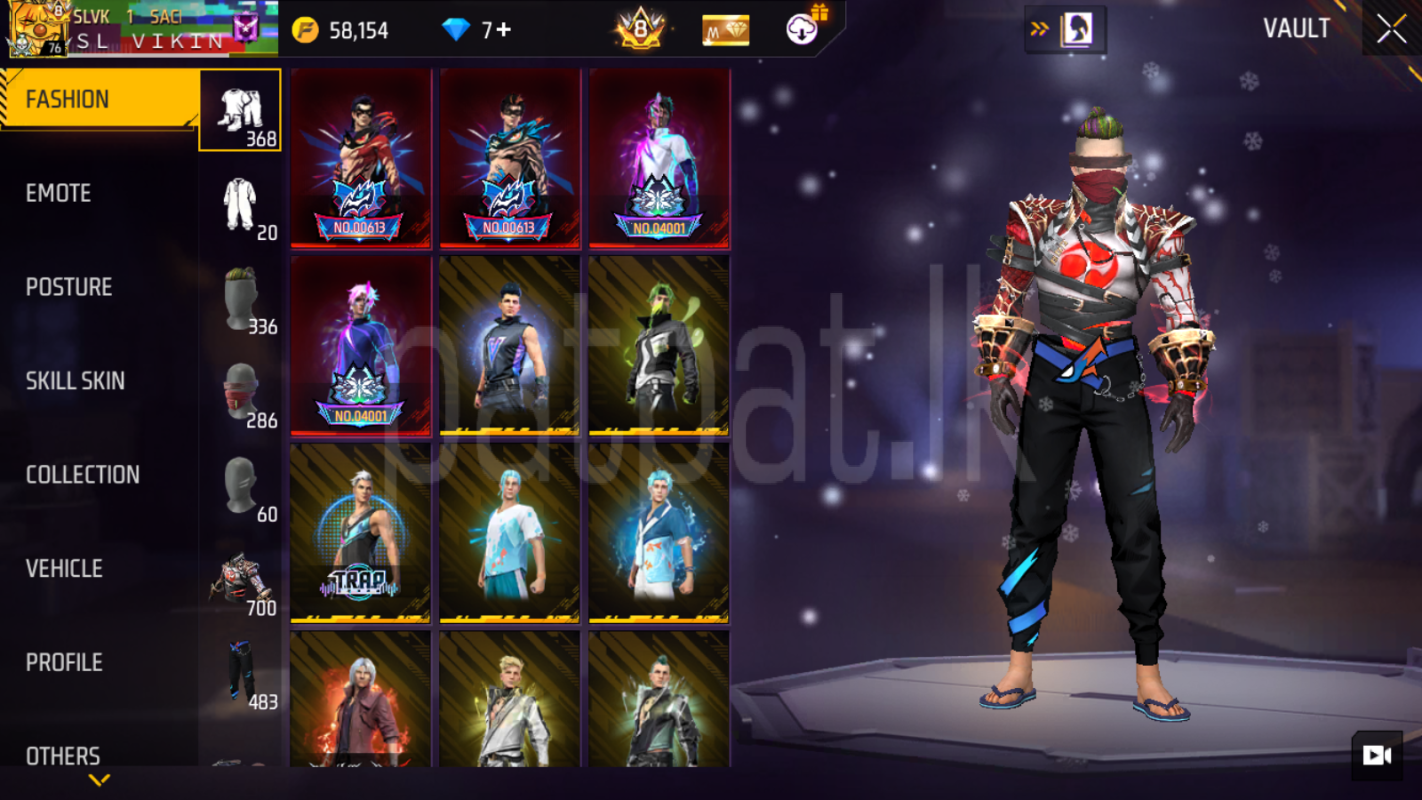Close the Vault with the X button
The height and width of the screenshot is (800, 1422).
[x=1391, y=30]
